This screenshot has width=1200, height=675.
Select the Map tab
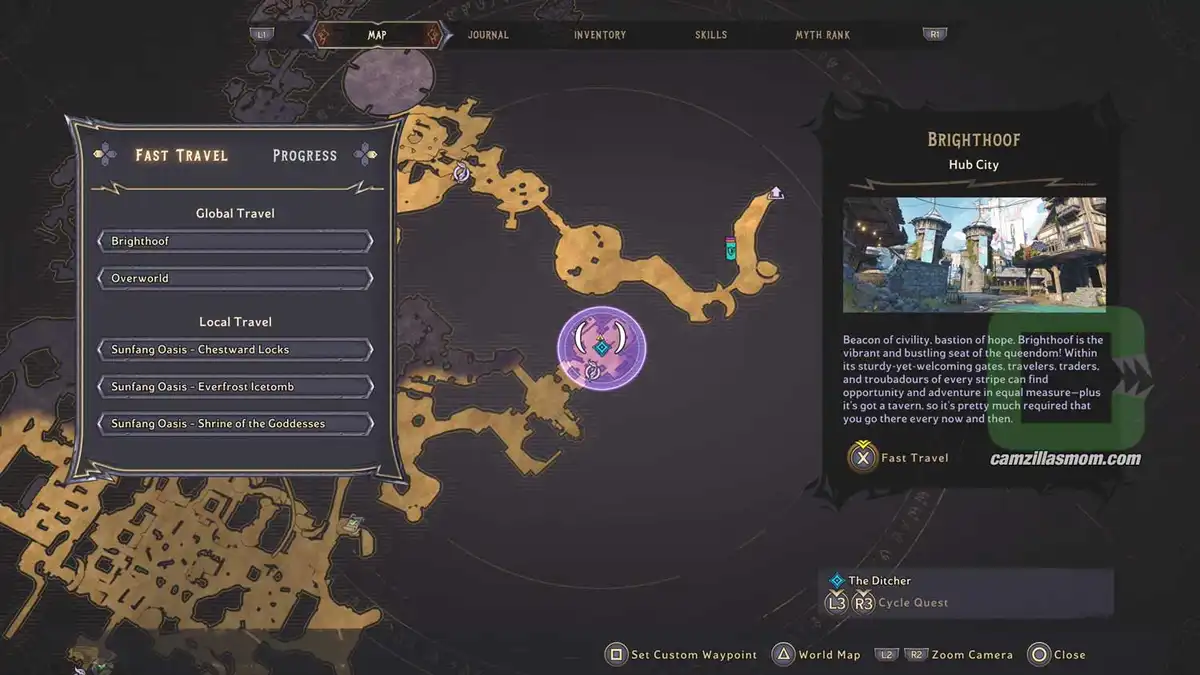(x=377, y=35)
